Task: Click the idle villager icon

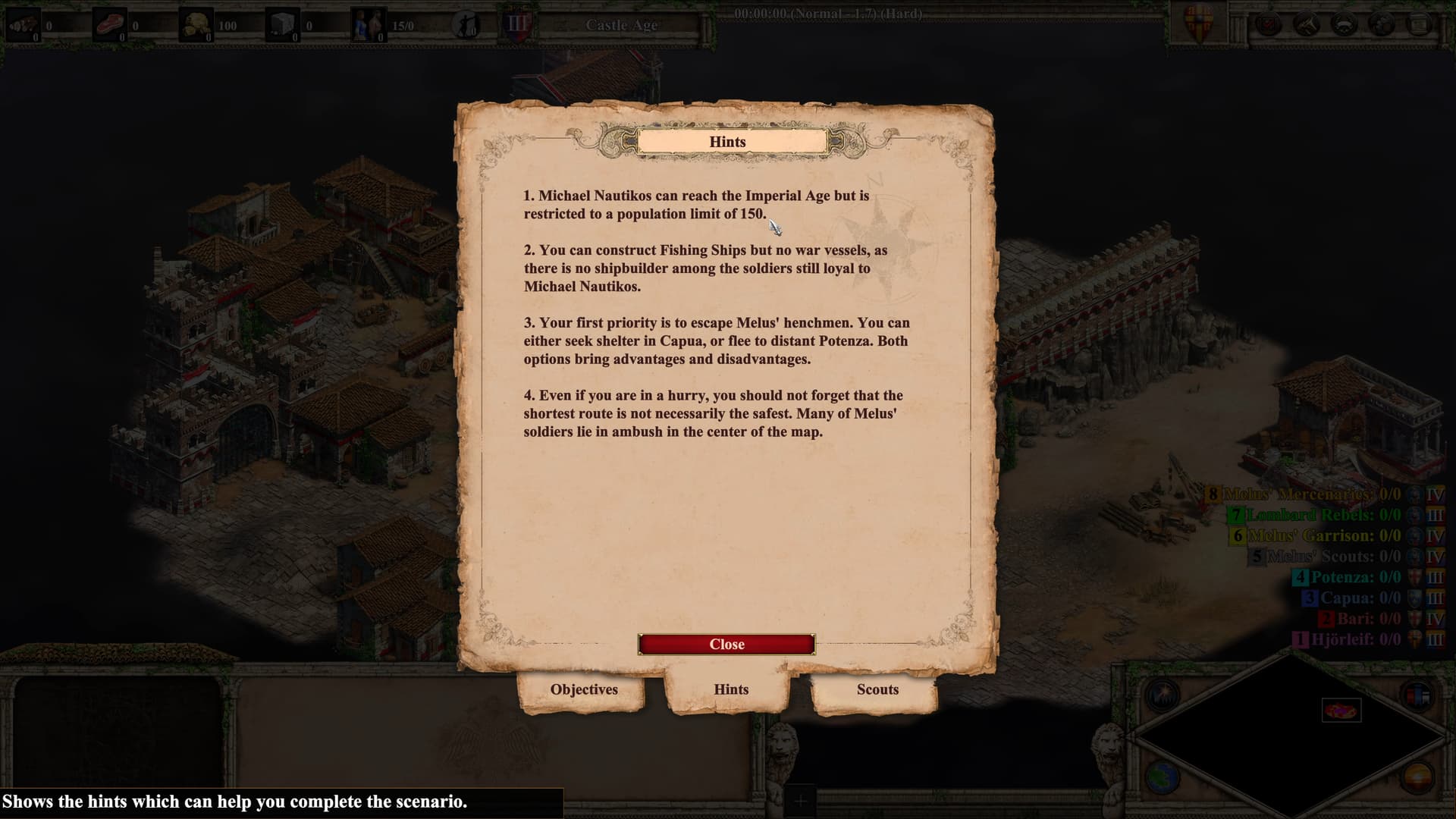Action: pyautogui.click(x=465, y=25)
